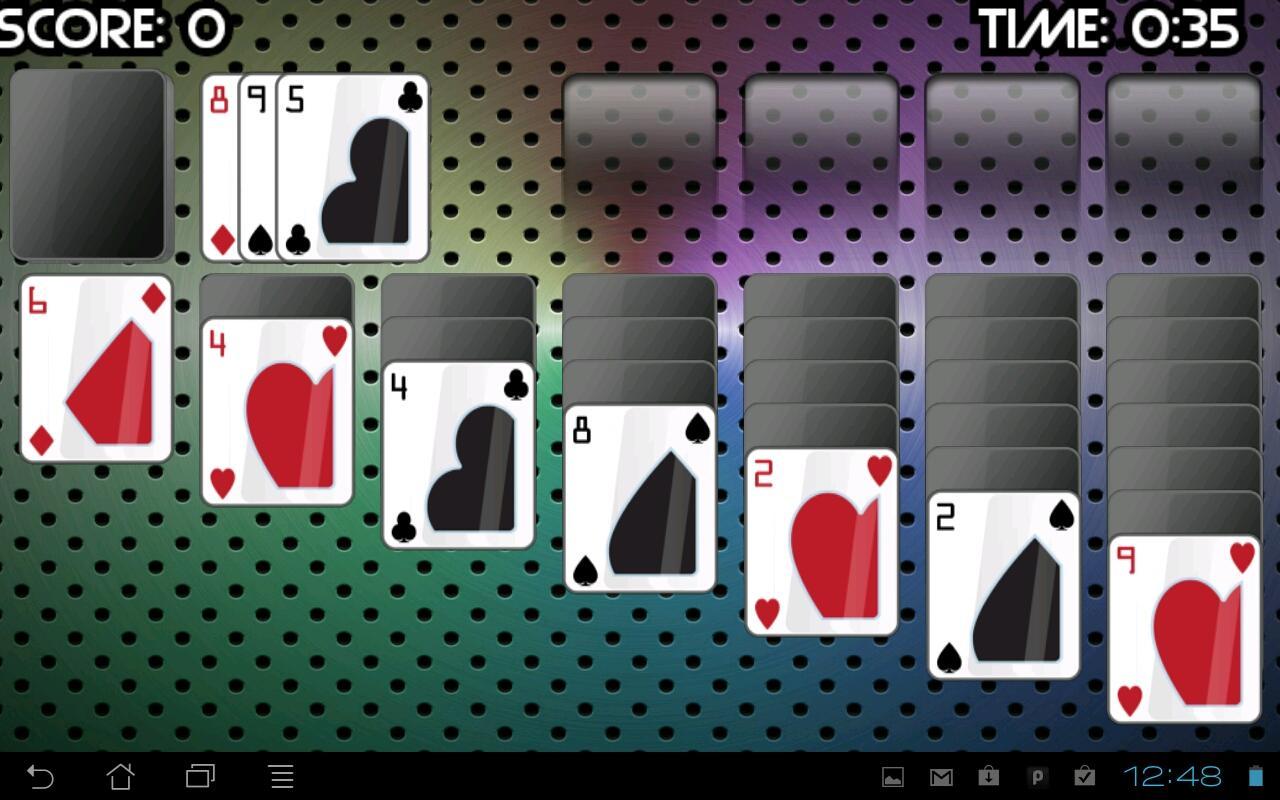Open the Gmail notification icon
Image resolution: width=1280 pixels, height=800 pixels.
pyautogui.click(x=940, y=776)
